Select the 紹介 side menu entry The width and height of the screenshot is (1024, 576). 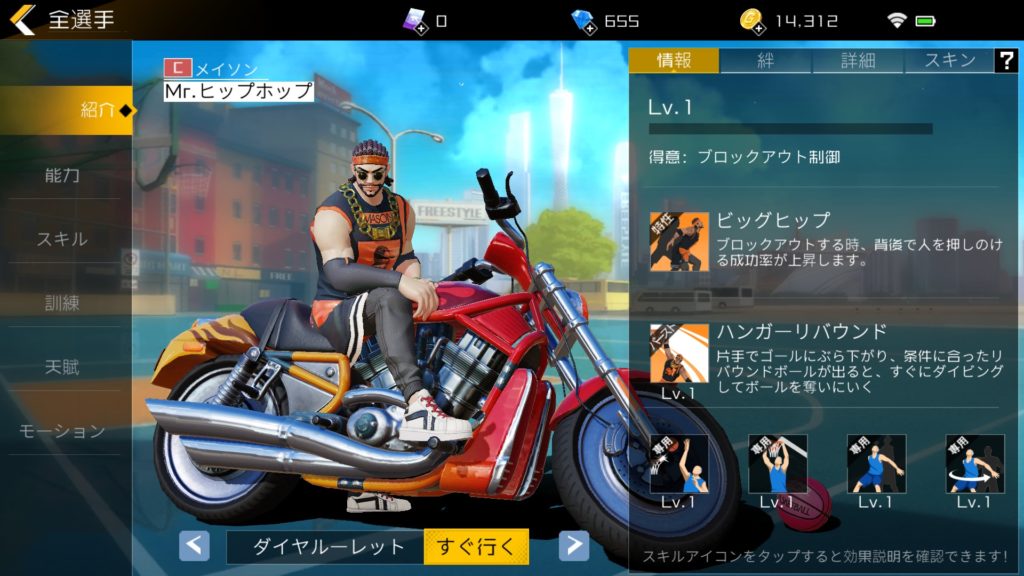pos(66,110)
